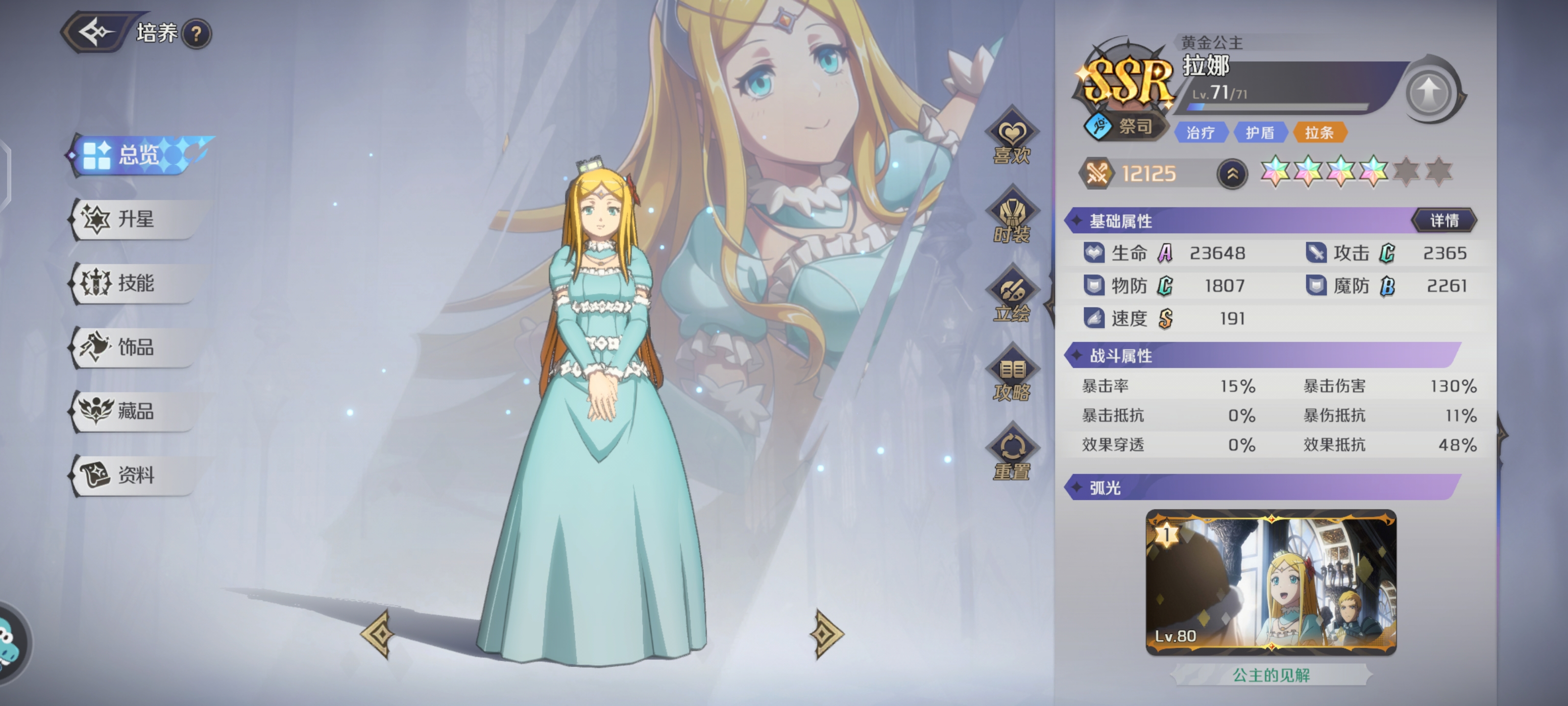Image resolution: width=1568 pixels, height=706 pixels.
Task: Toggle the 喜欢 favorite heart button
Action: tap(1012, 139)
